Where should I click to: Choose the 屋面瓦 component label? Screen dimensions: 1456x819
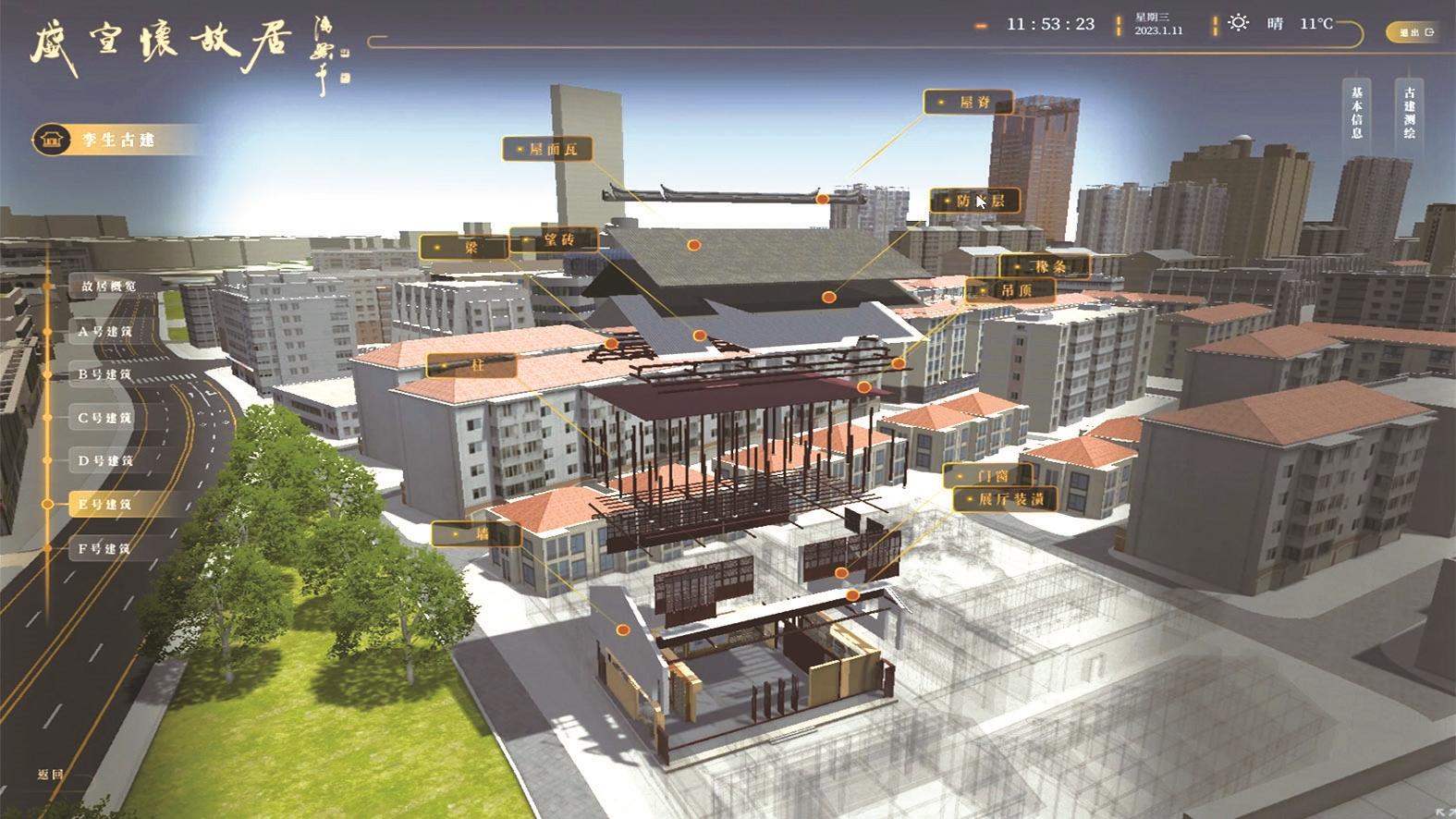pyautogui.click(x=547, y=149)
